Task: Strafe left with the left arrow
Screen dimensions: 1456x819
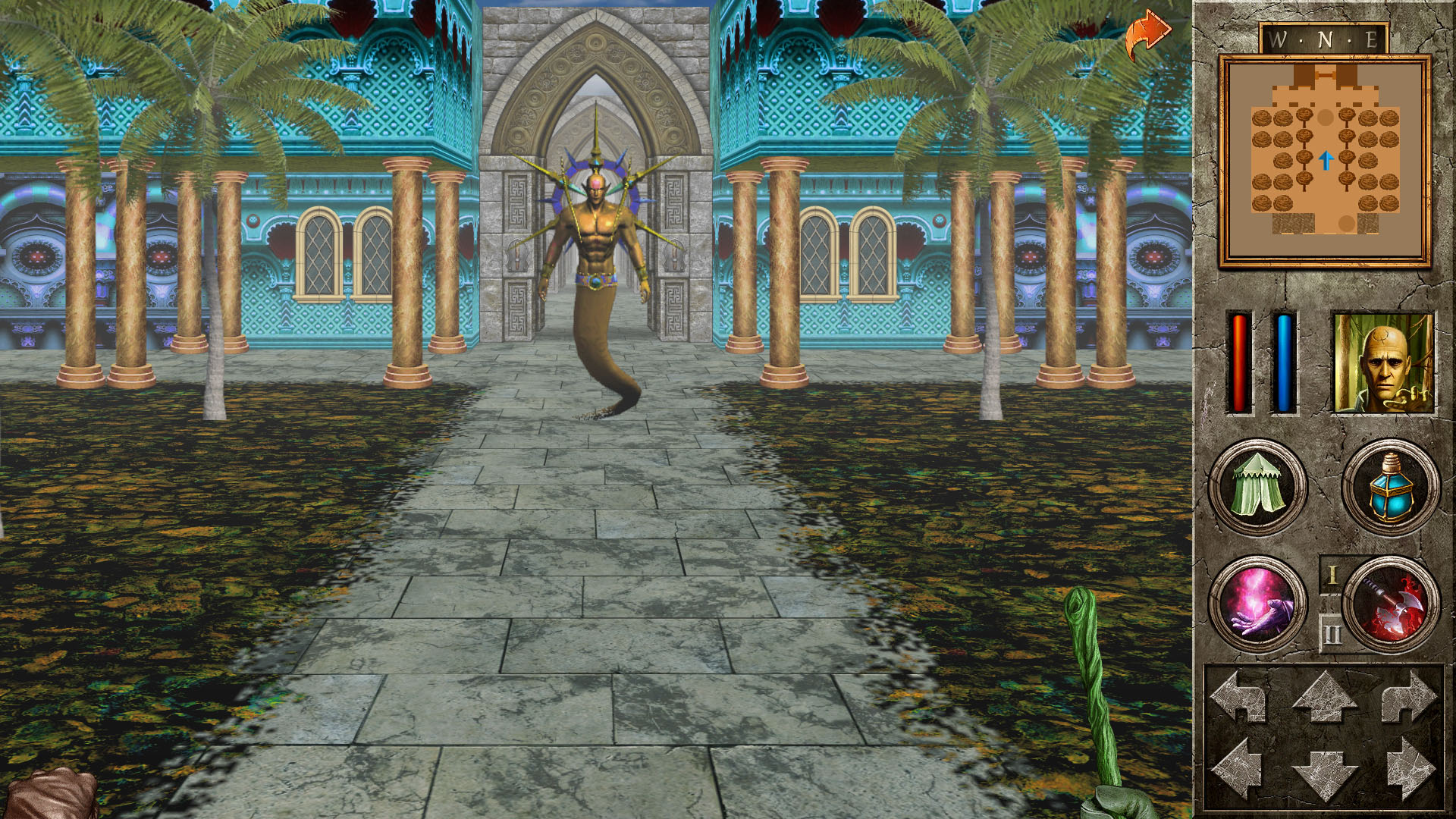Action: [1239, 770]
